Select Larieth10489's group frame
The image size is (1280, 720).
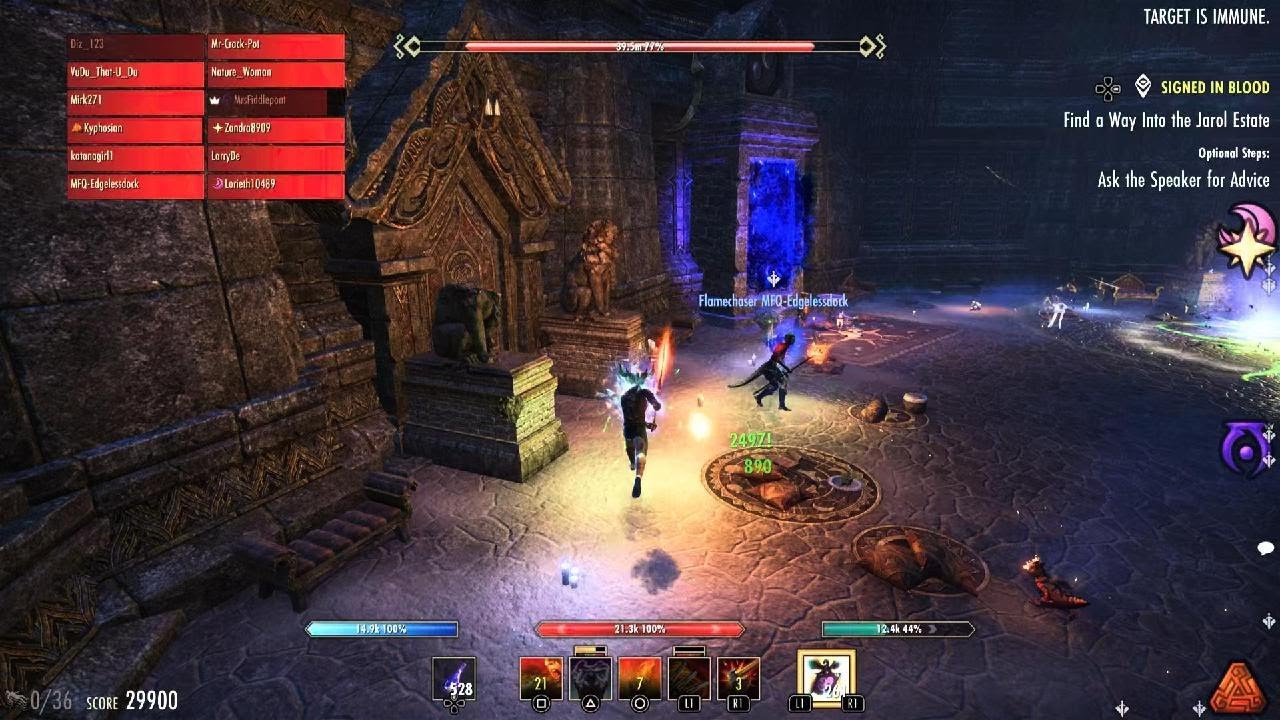pos(276,185)
